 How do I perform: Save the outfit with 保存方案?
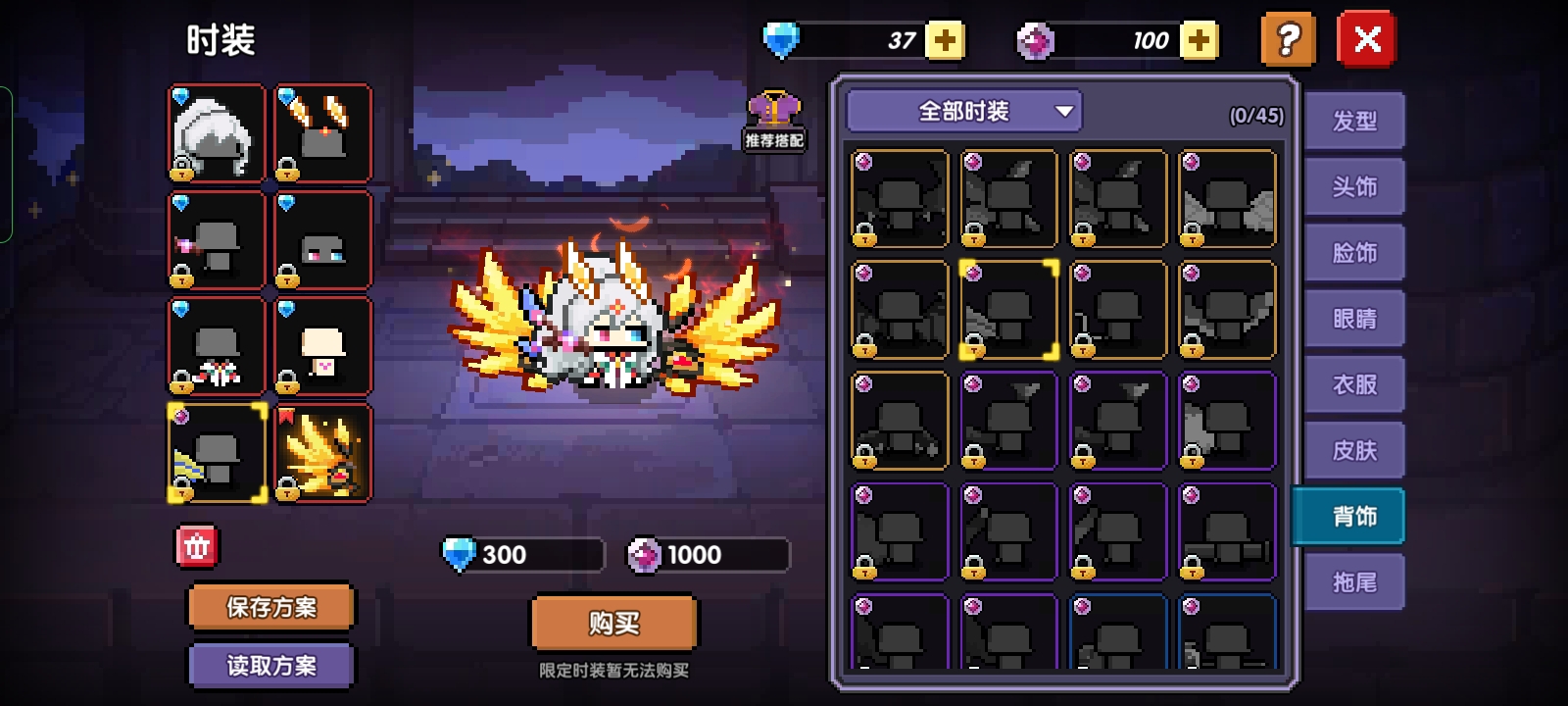point(271,607)
